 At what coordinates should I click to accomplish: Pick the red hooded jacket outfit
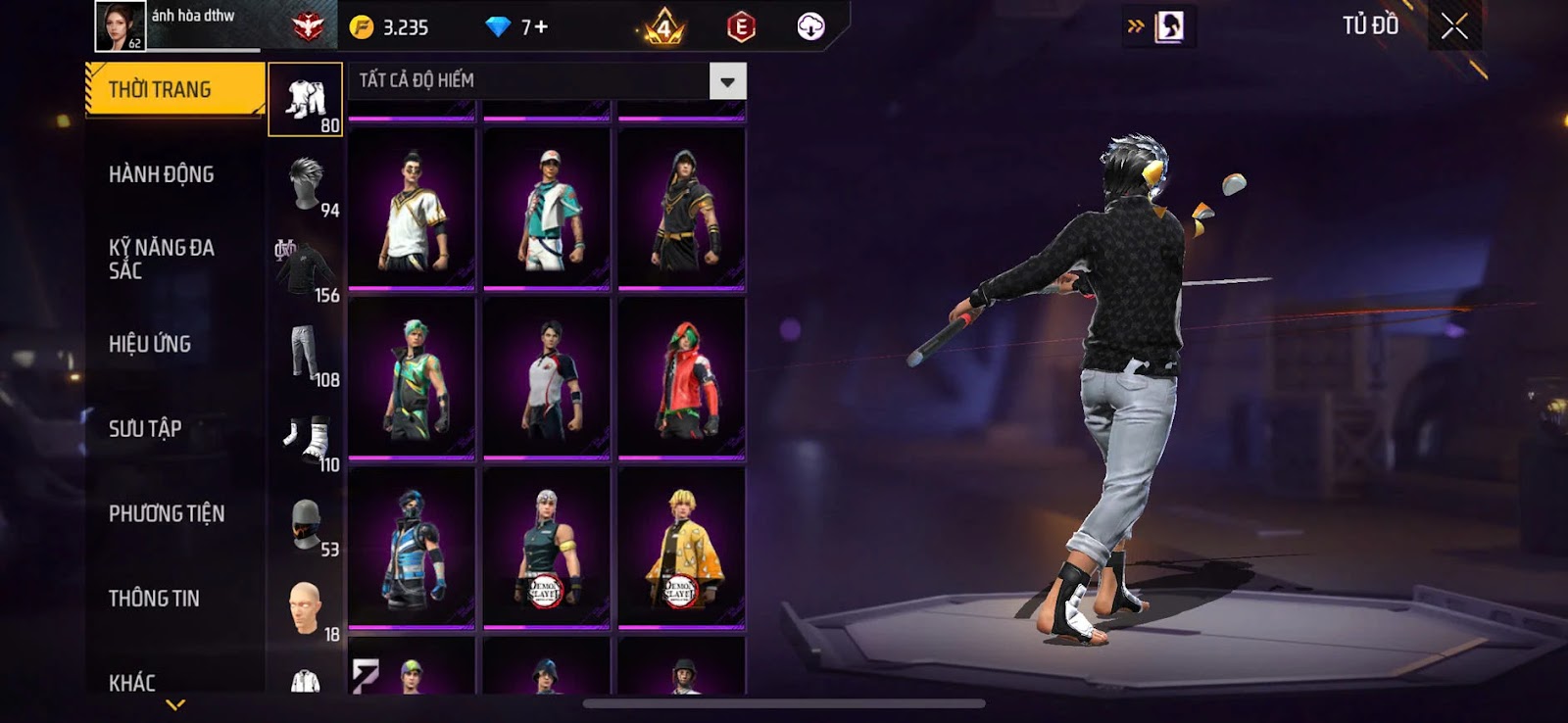(x=682, y=378)
